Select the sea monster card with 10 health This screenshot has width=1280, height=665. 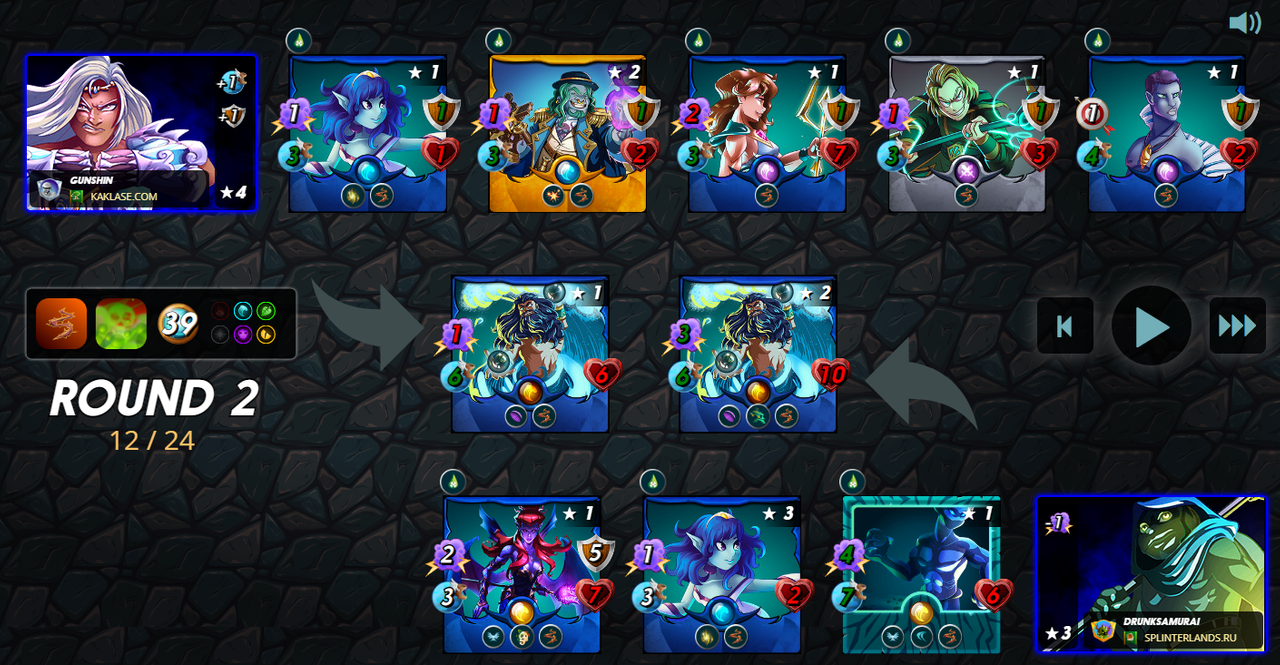[x=758, y=353]
